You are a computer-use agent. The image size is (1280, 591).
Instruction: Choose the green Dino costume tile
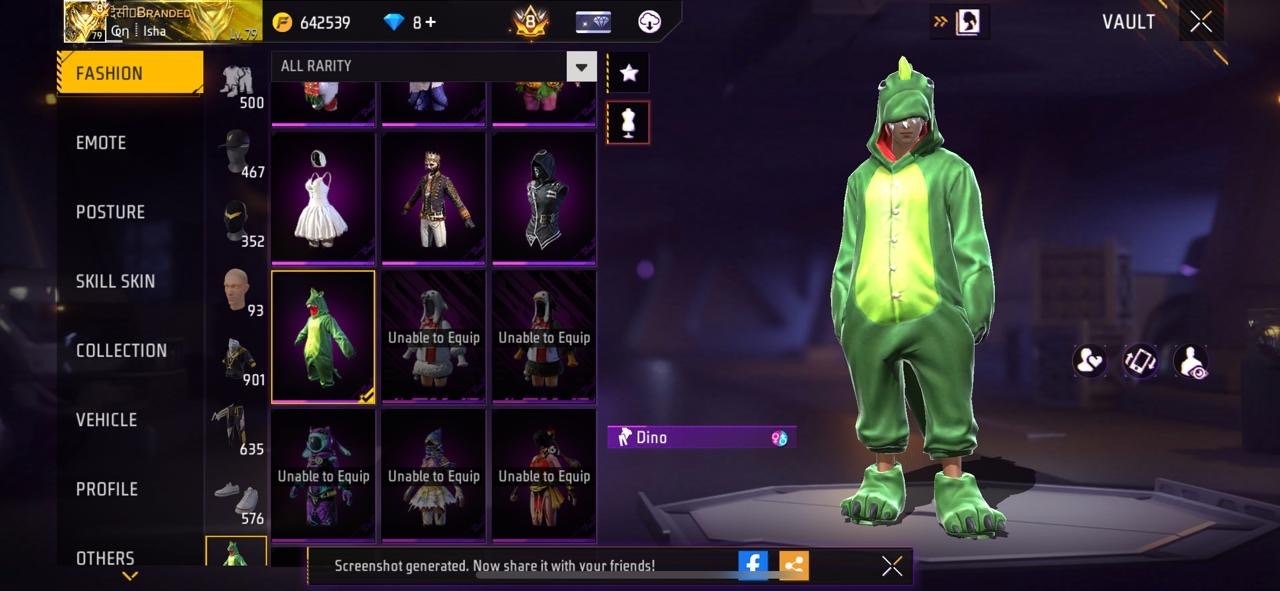[x=323, y=336]
